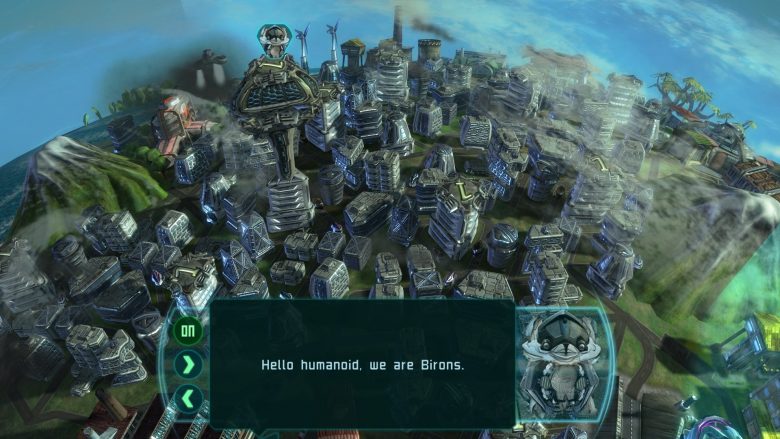Screen dimensions: 780x439
Task: Go back with the left arrow button
Action: 188,398
